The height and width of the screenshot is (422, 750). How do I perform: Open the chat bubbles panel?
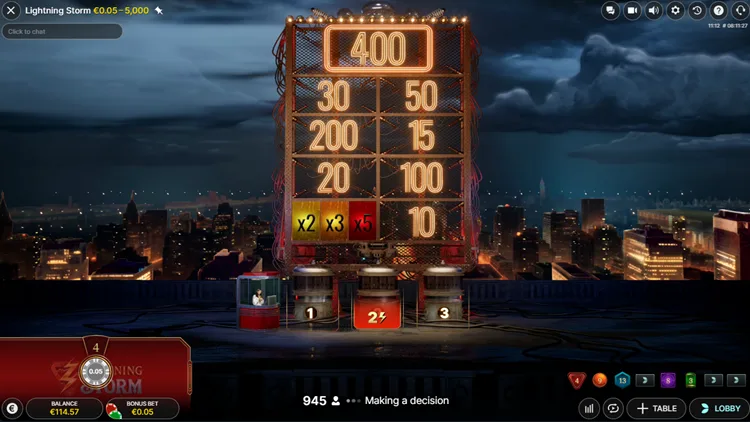611,10
